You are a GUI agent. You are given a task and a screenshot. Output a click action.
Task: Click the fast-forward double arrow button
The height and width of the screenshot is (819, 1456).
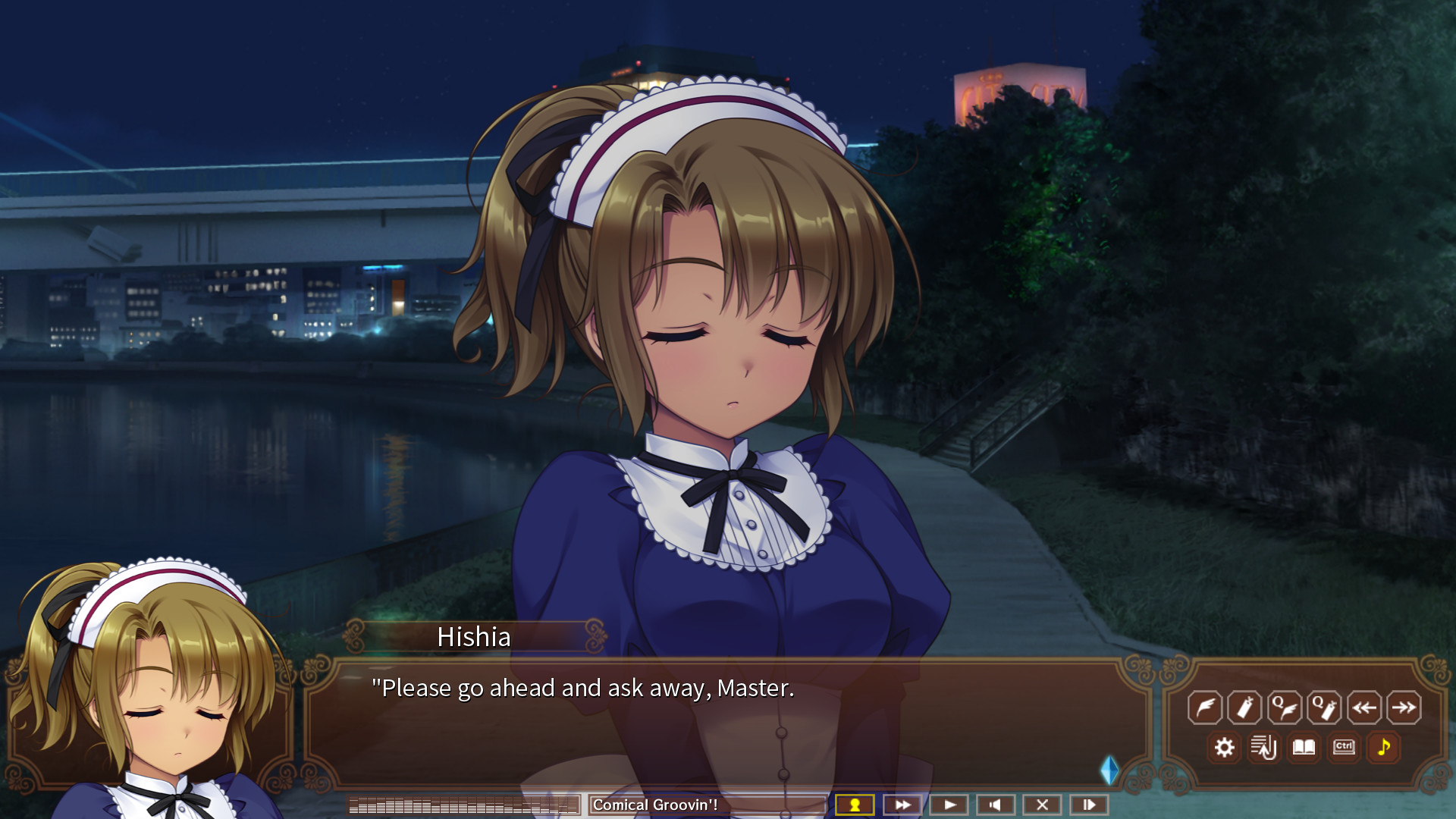pos(902,805)
